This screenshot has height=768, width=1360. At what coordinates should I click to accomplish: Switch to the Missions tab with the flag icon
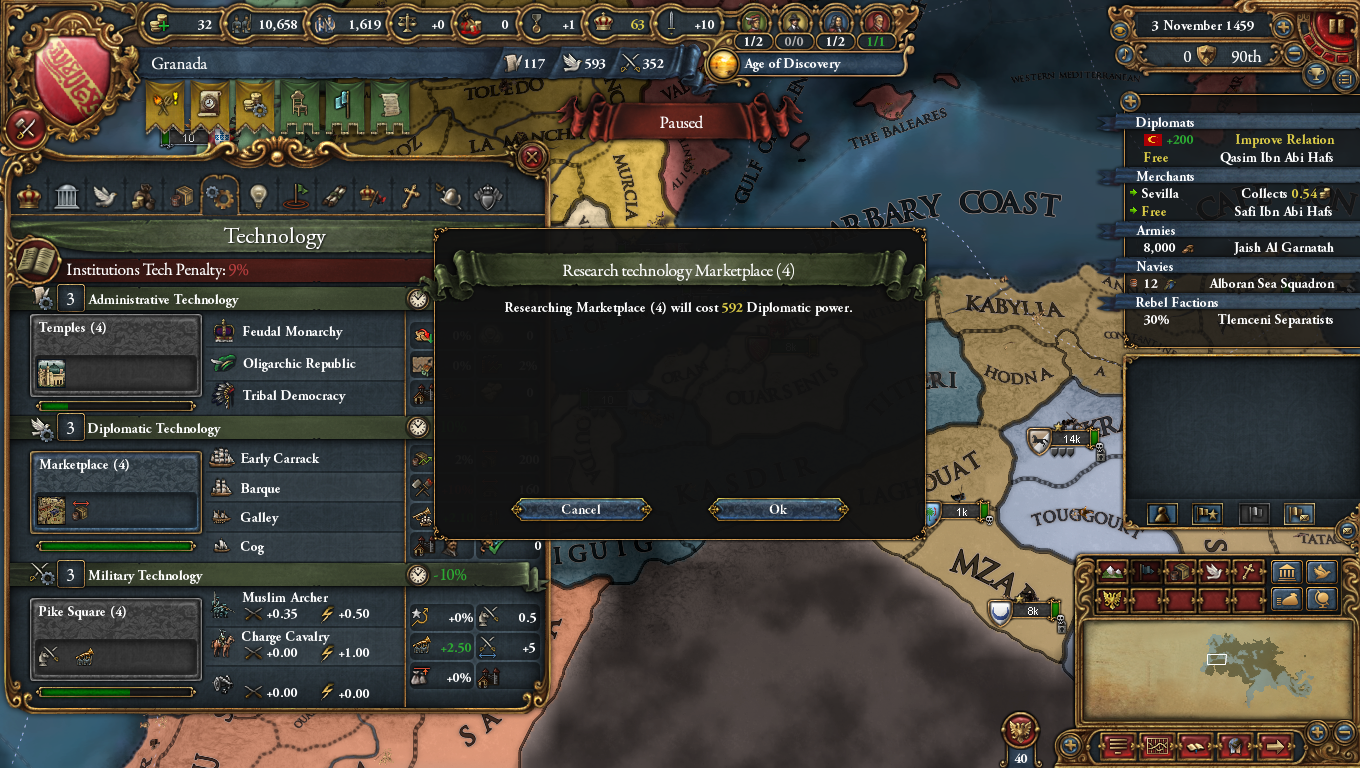pyautogui.click(x=296, y=196)
